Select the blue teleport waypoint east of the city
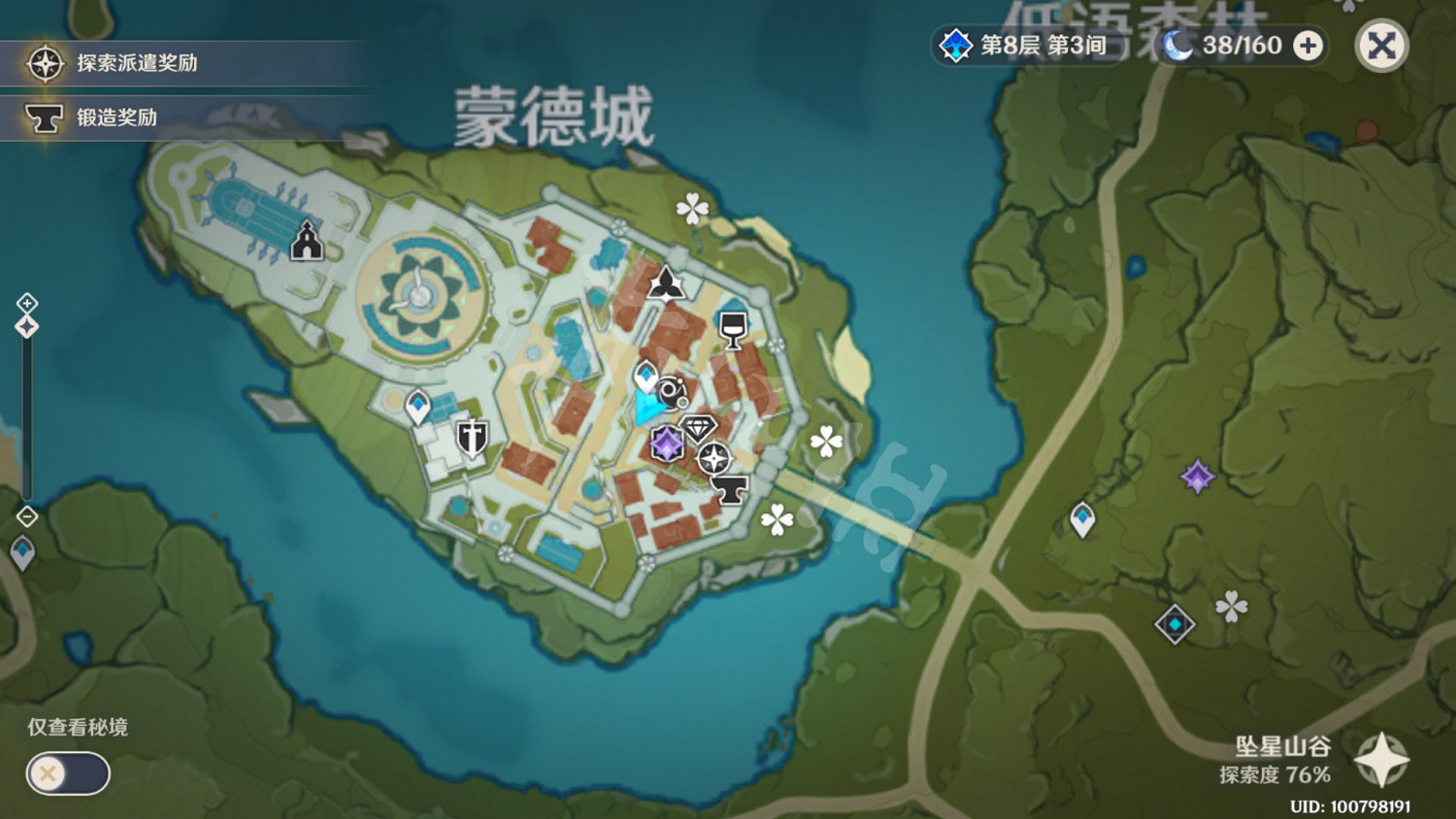The image size is (1456, 819). pos(1081,517)
